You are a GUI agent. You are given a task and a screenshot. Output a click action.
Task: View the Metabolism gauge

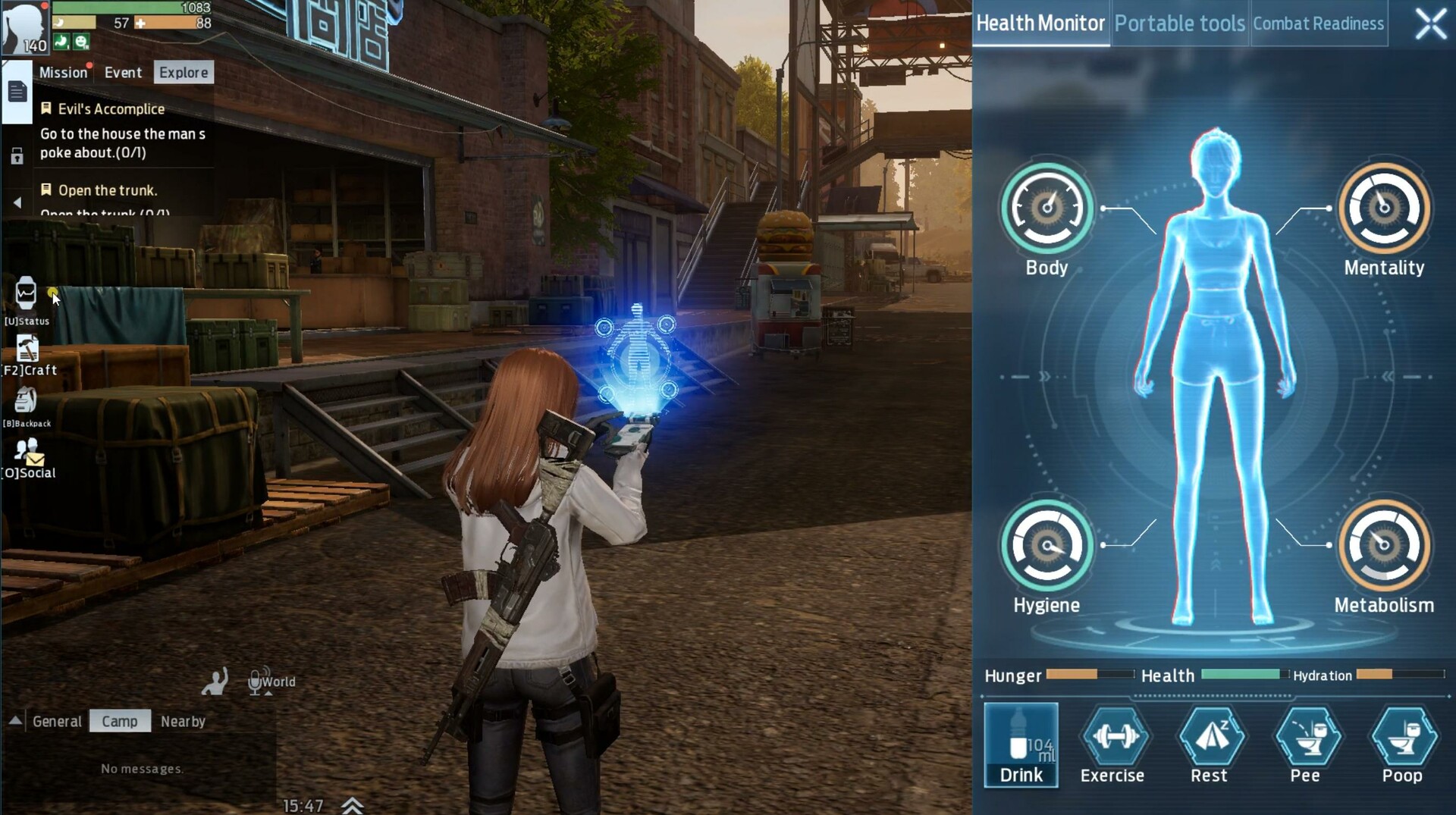click(1383, 546)
